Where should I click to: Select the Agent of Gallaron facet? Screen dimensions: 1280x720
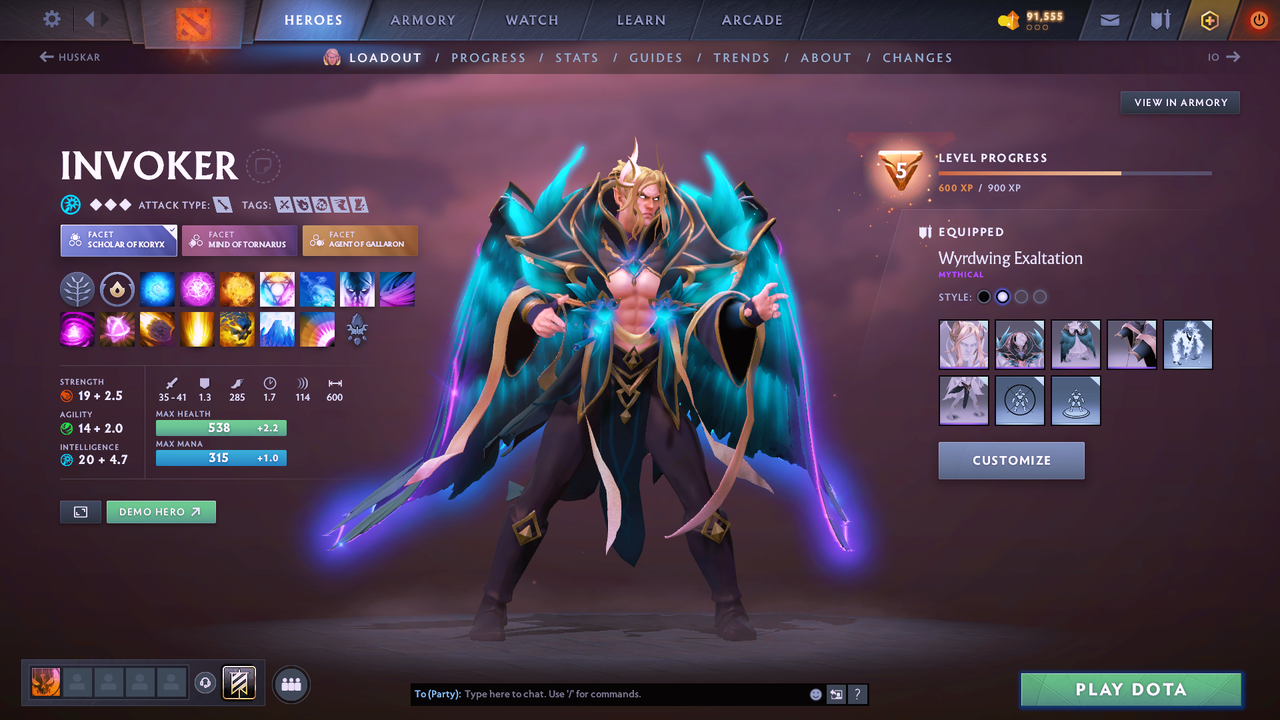pos(360,240)
